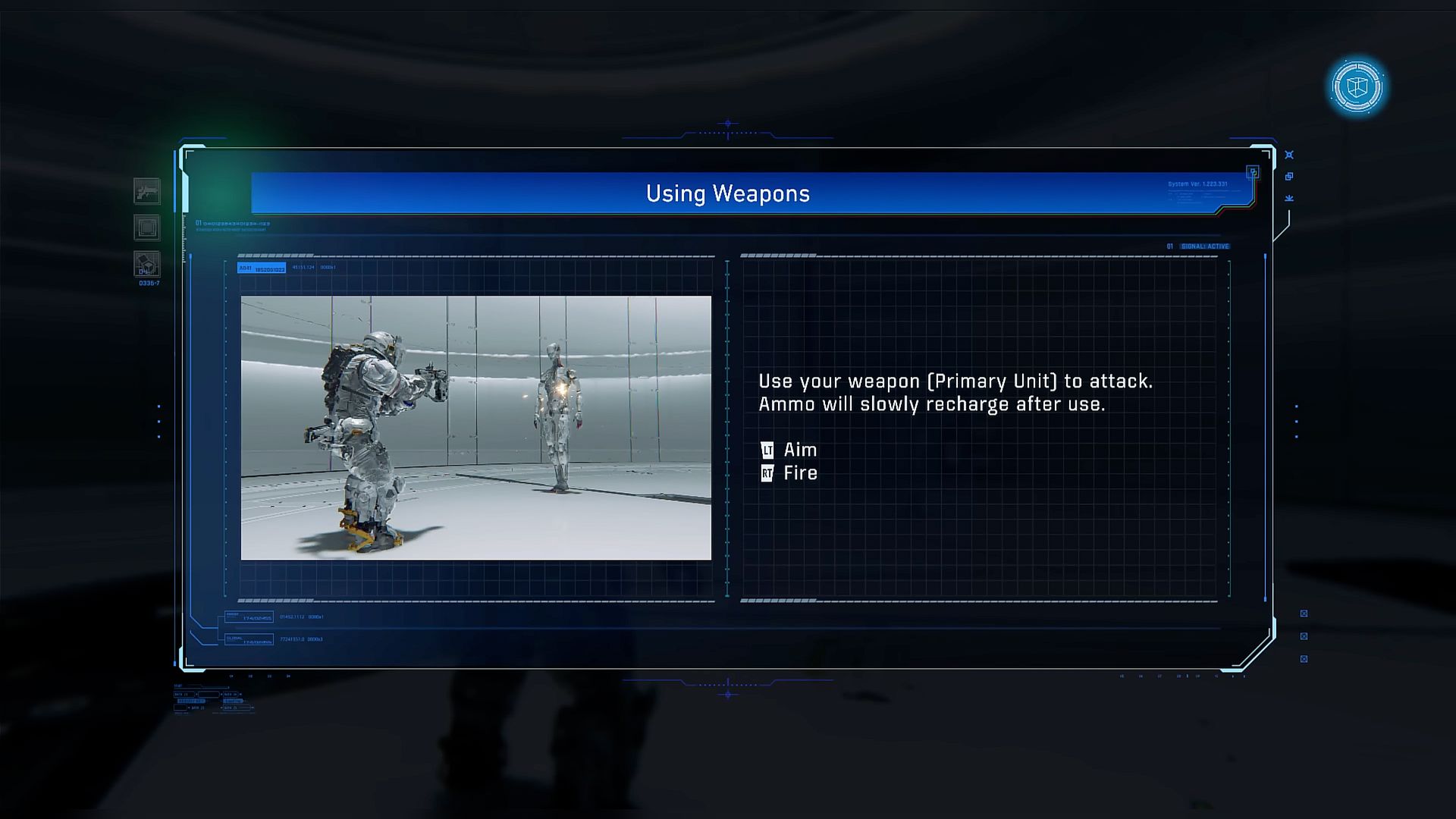Select the nested-squares chip icon
Screen dimensions: 1456x819
147,227
